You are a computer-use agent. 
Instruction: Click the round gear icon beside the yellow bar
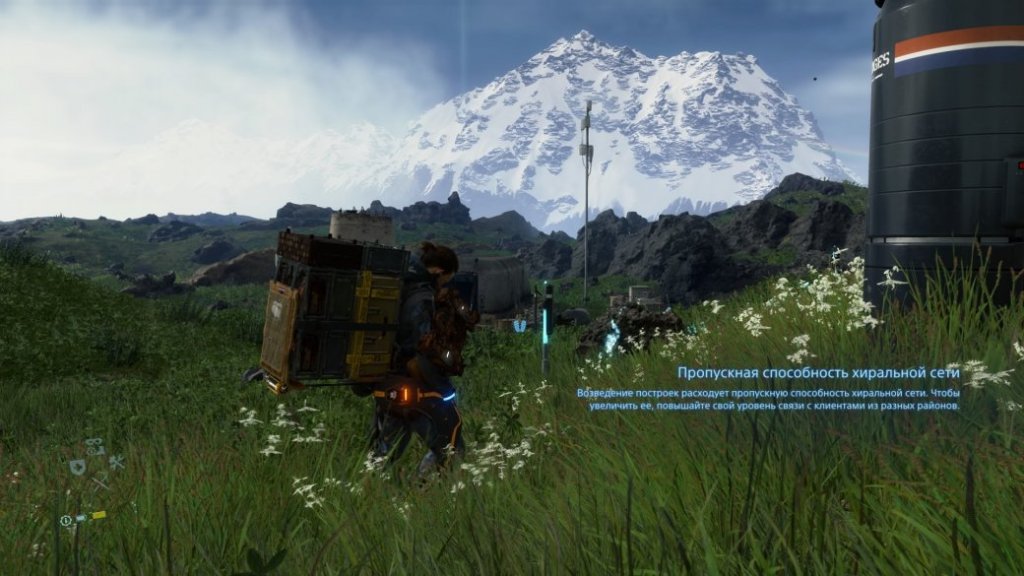tap(66, 520)
